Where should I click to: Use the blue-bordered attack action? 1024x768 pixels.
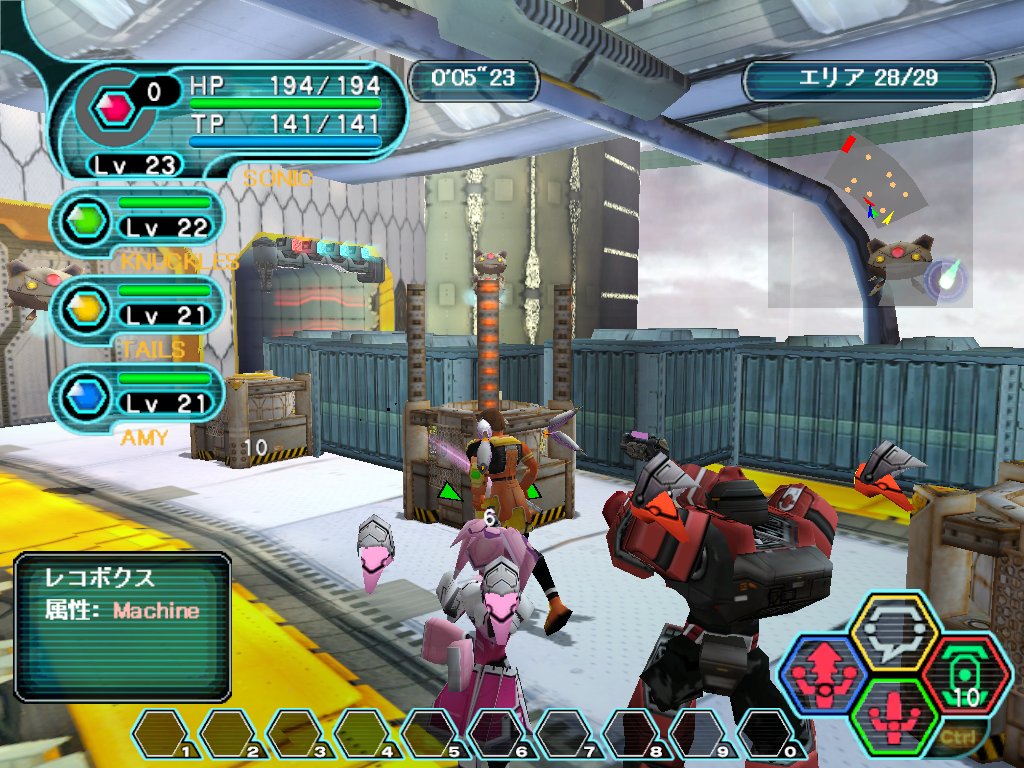click(823, 675)
